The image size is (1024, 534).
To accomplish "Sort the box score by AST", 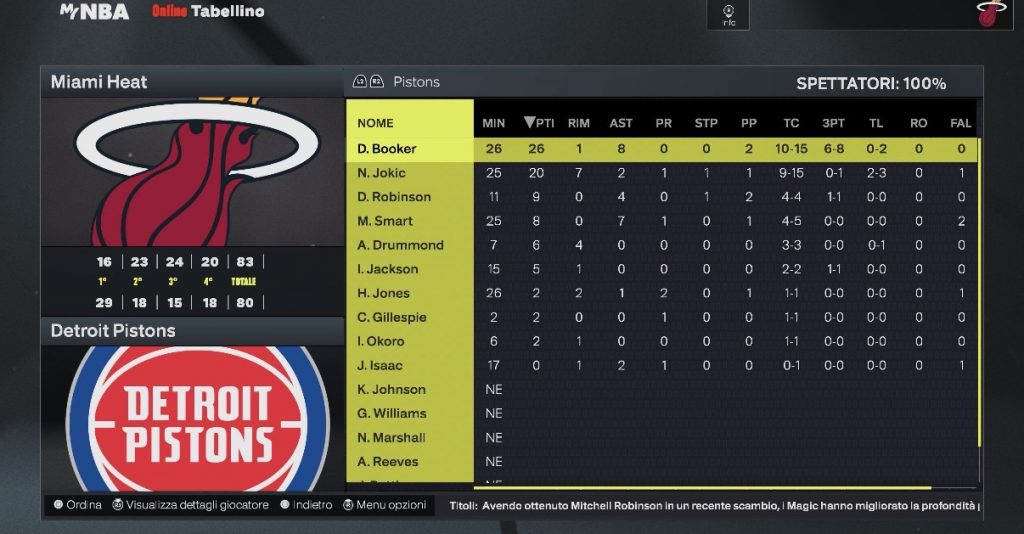I will point(621,123).
